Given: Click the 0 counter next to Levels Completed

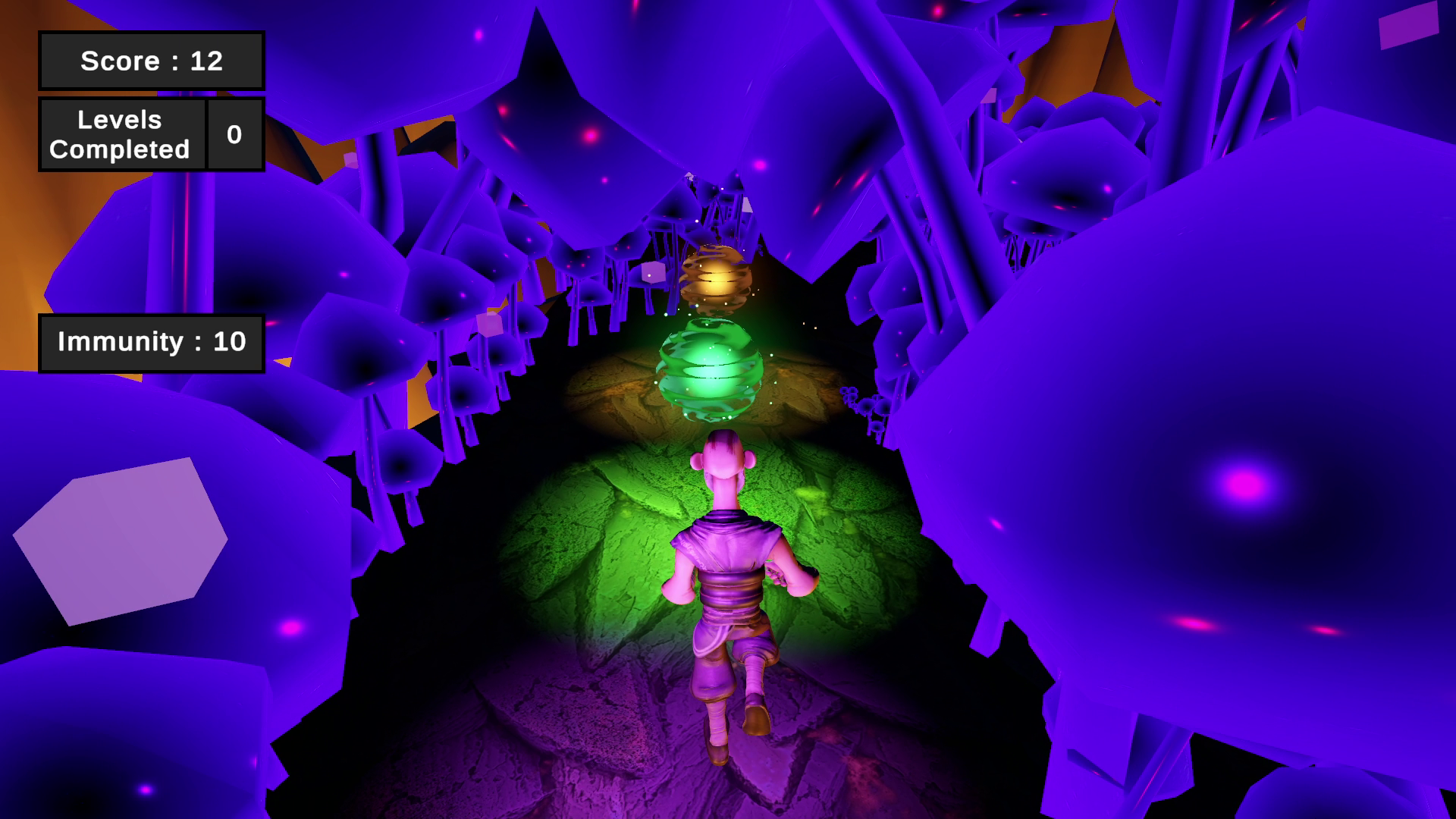Looking at the screenshot, I should point(234,134).
